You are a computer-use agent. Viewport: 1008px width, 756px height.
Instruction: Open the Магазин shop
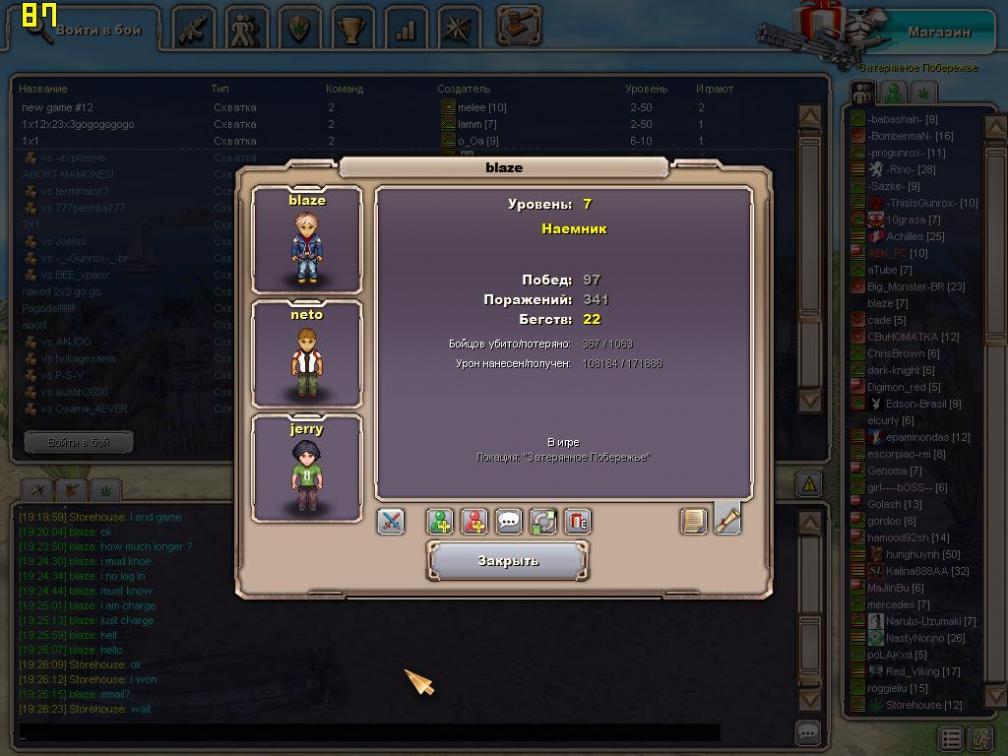click(938, 32)
